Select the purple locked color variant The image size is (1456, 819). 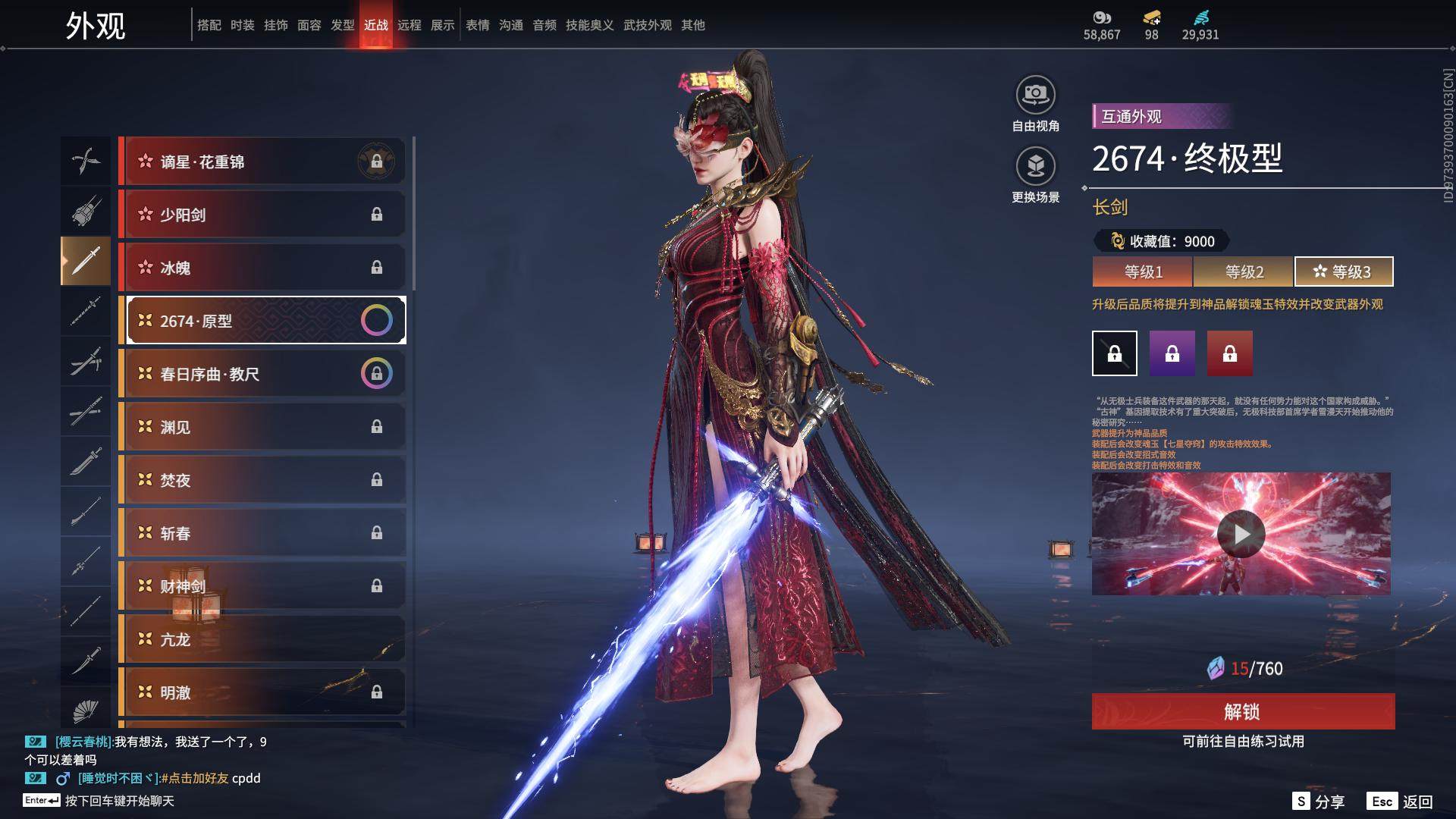tap(1172, 353)
